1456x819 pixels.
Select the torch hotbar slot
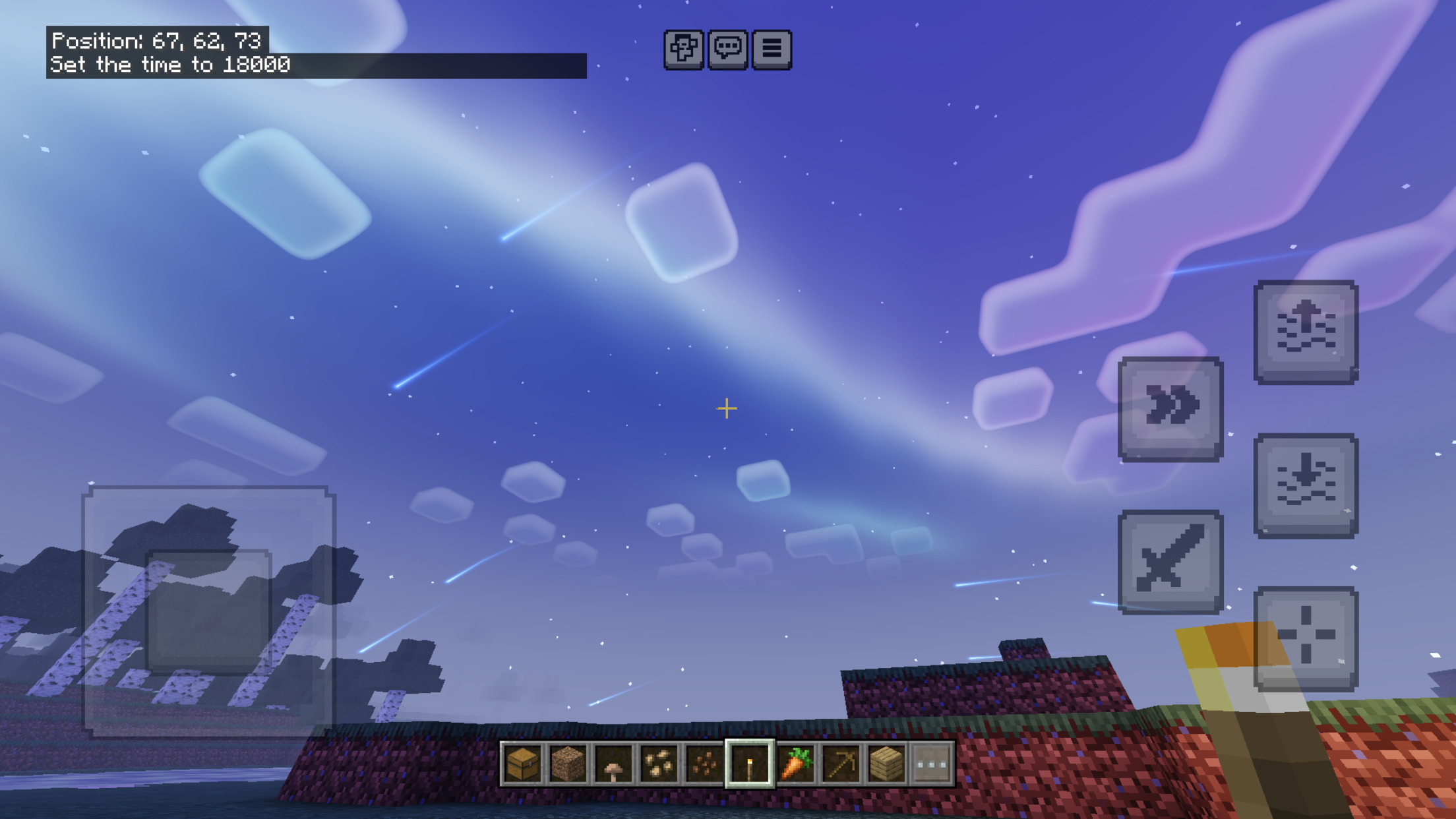click(x=750, y=764)
